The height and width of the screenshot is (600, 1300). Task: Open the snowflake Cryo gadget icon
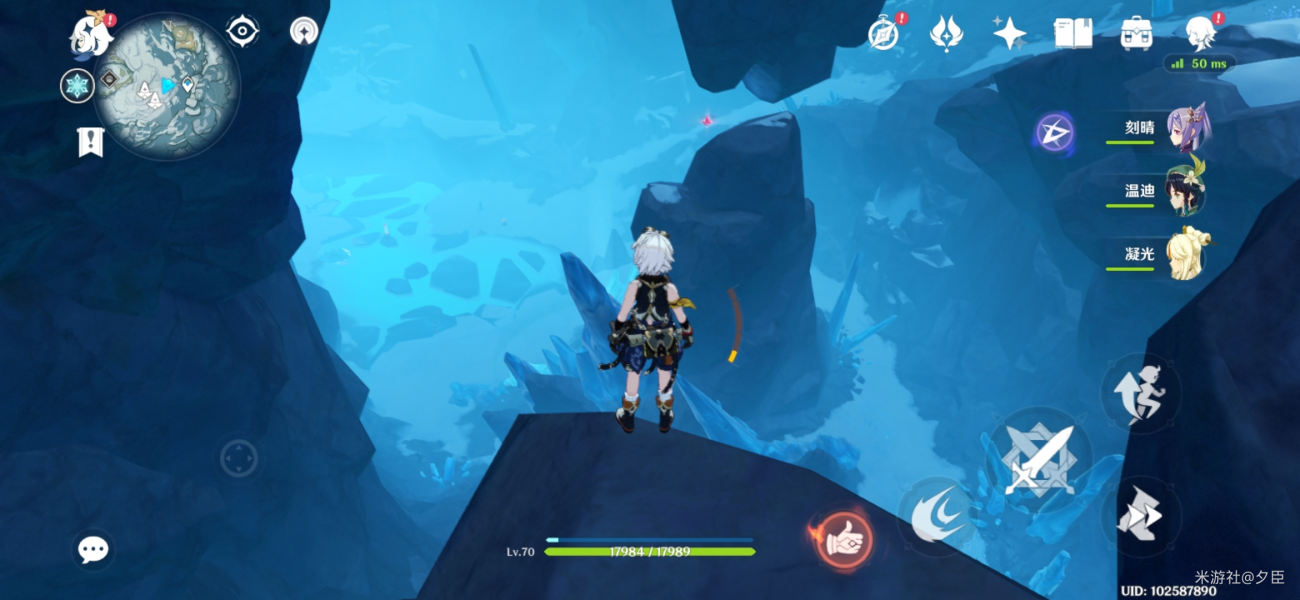tap(77, 86)
